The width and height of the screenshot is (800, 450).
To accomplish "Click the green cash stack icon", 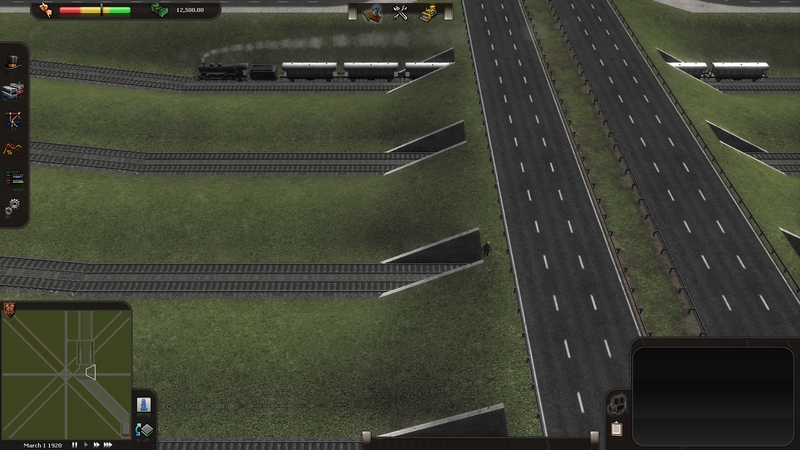I will click(x=159, y=10).
